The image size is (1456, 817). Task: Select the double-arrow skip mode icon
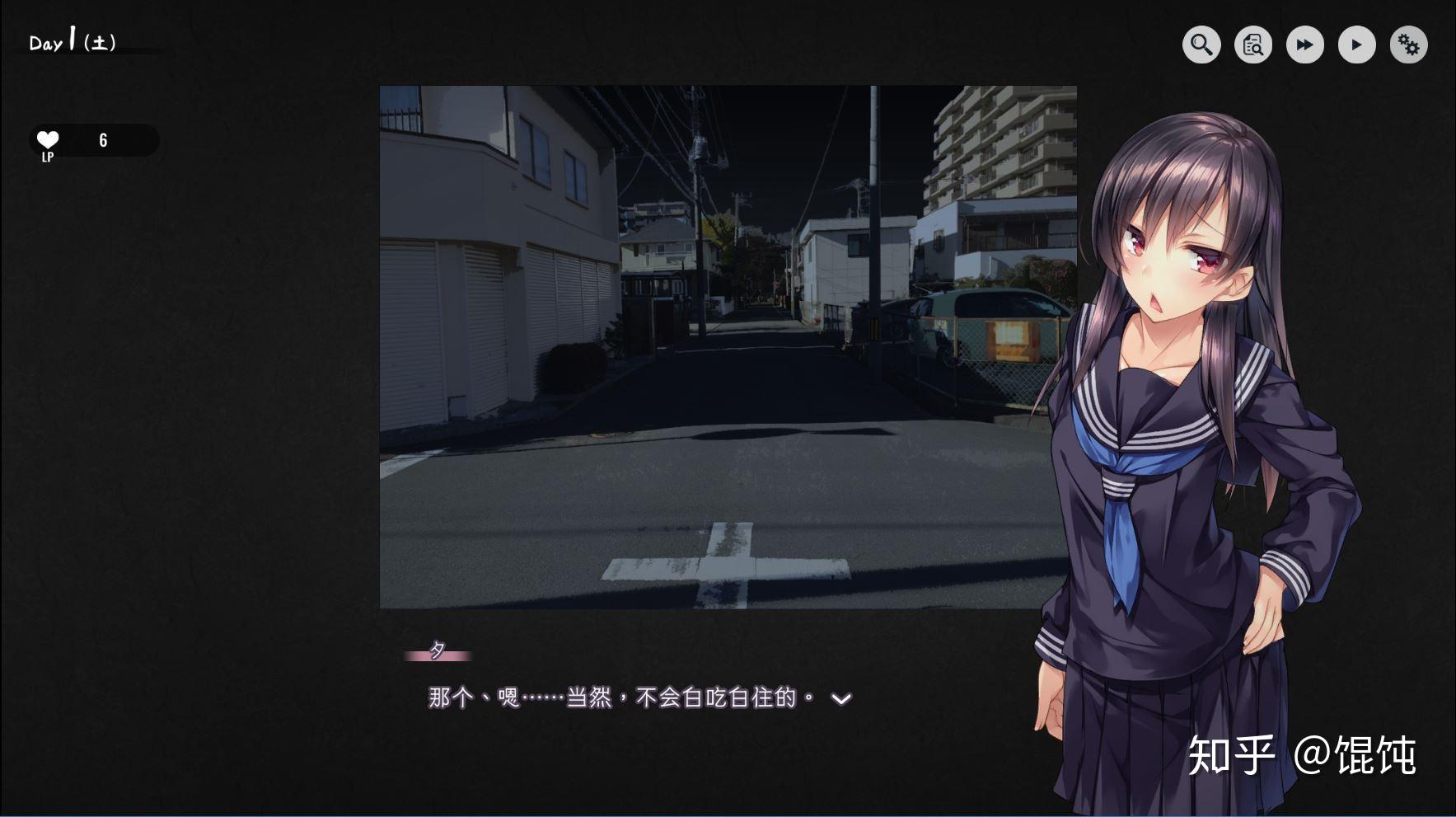[1304, 45]
